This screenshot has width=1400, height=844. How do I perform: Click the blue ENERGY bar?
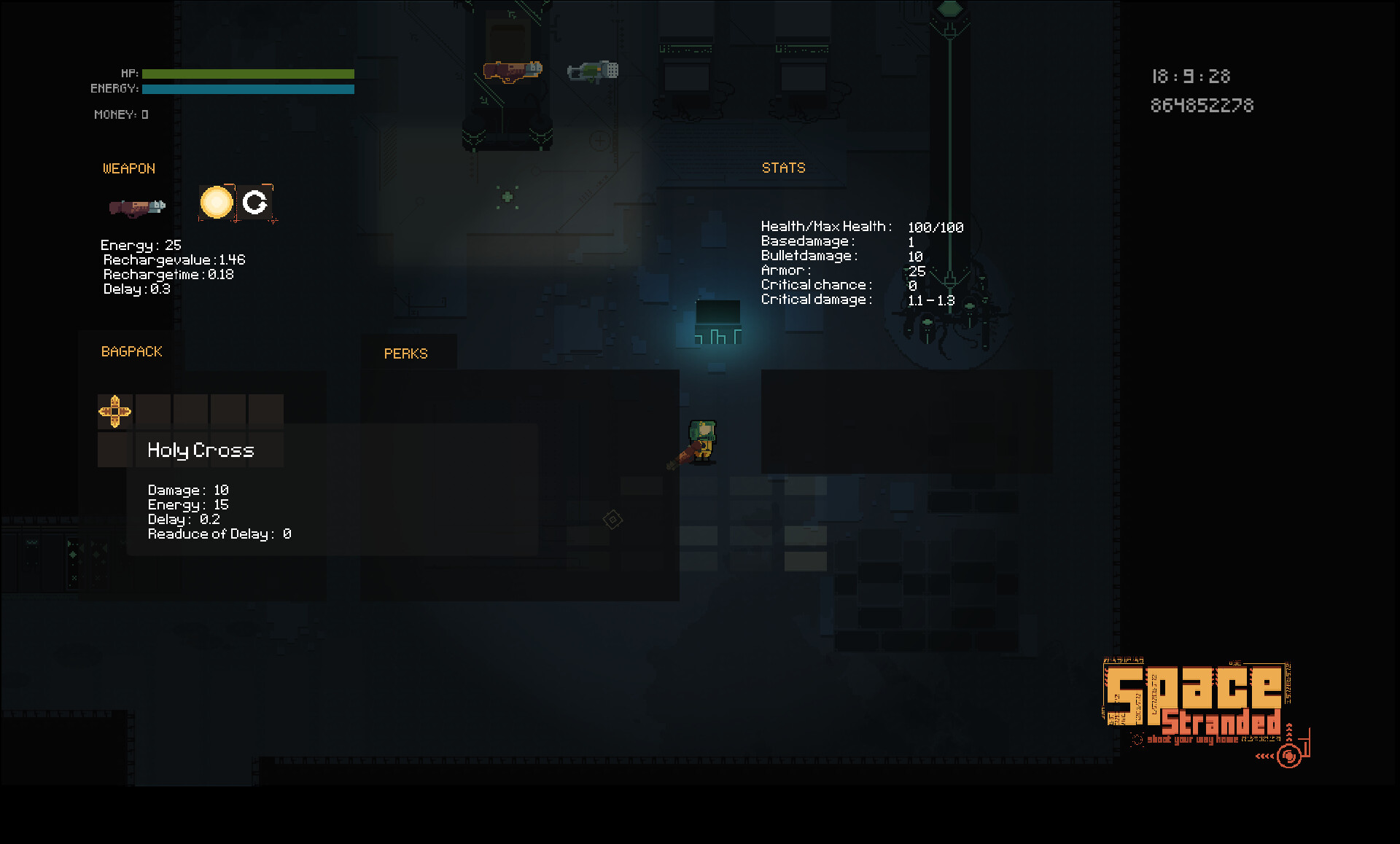[248, 88]
